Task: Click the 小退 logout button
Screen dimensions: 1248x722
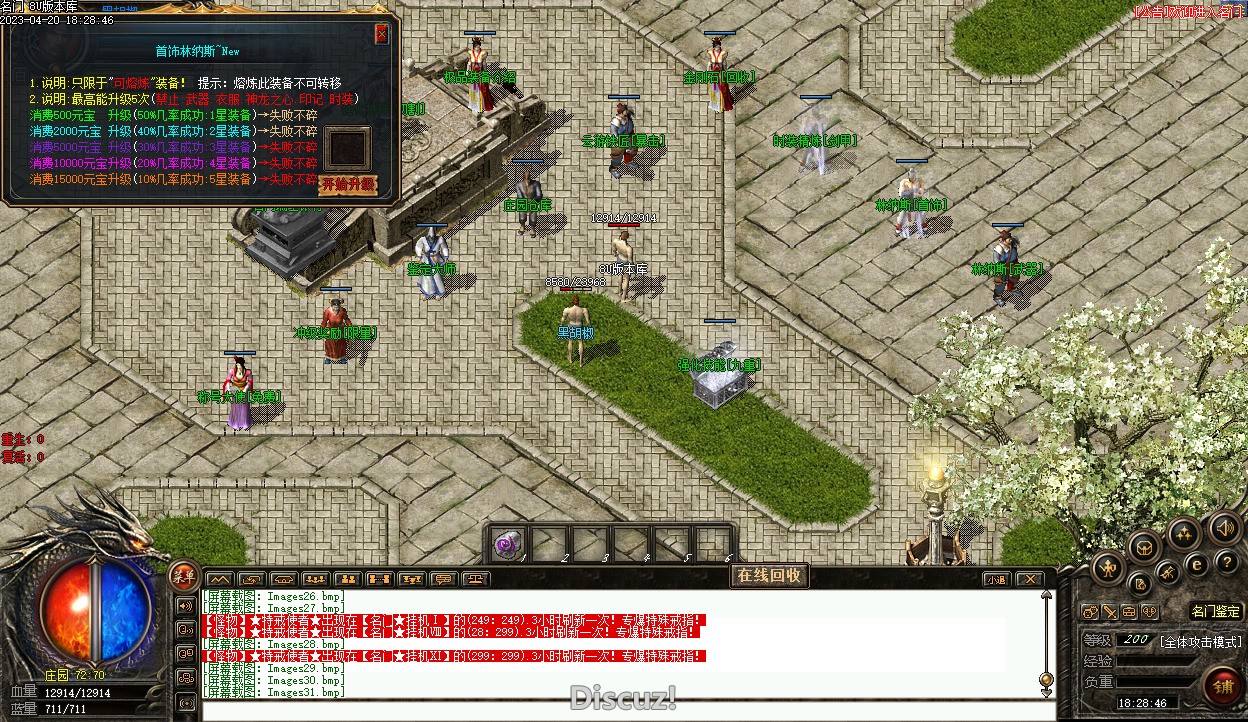Action: click(996, 579)
